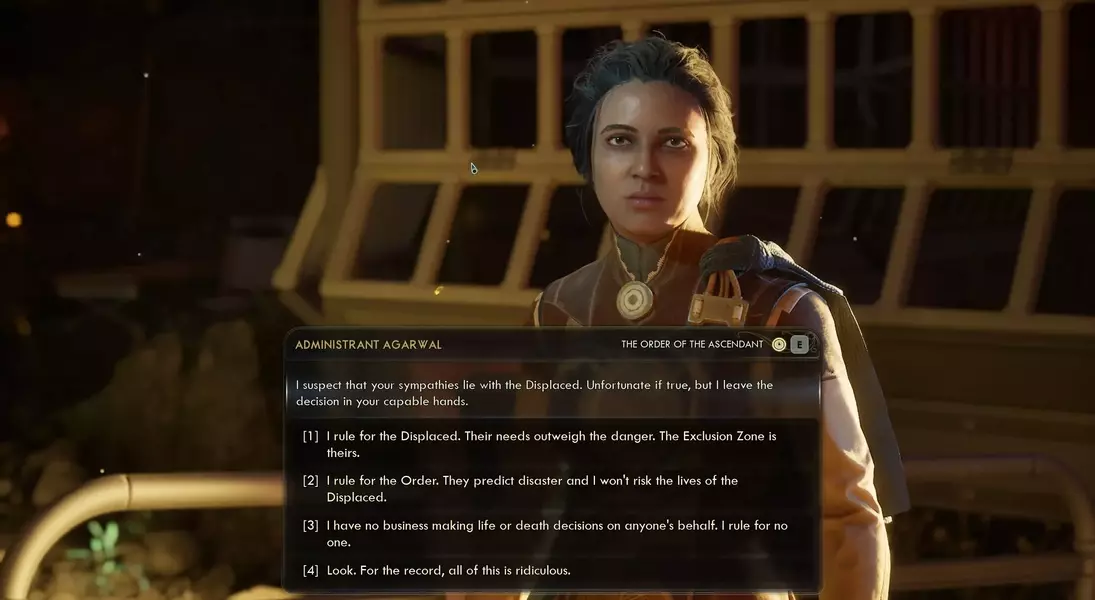1095x600 pixels.
Task: Say all of this is ridiculous
Action: (449, 570)
